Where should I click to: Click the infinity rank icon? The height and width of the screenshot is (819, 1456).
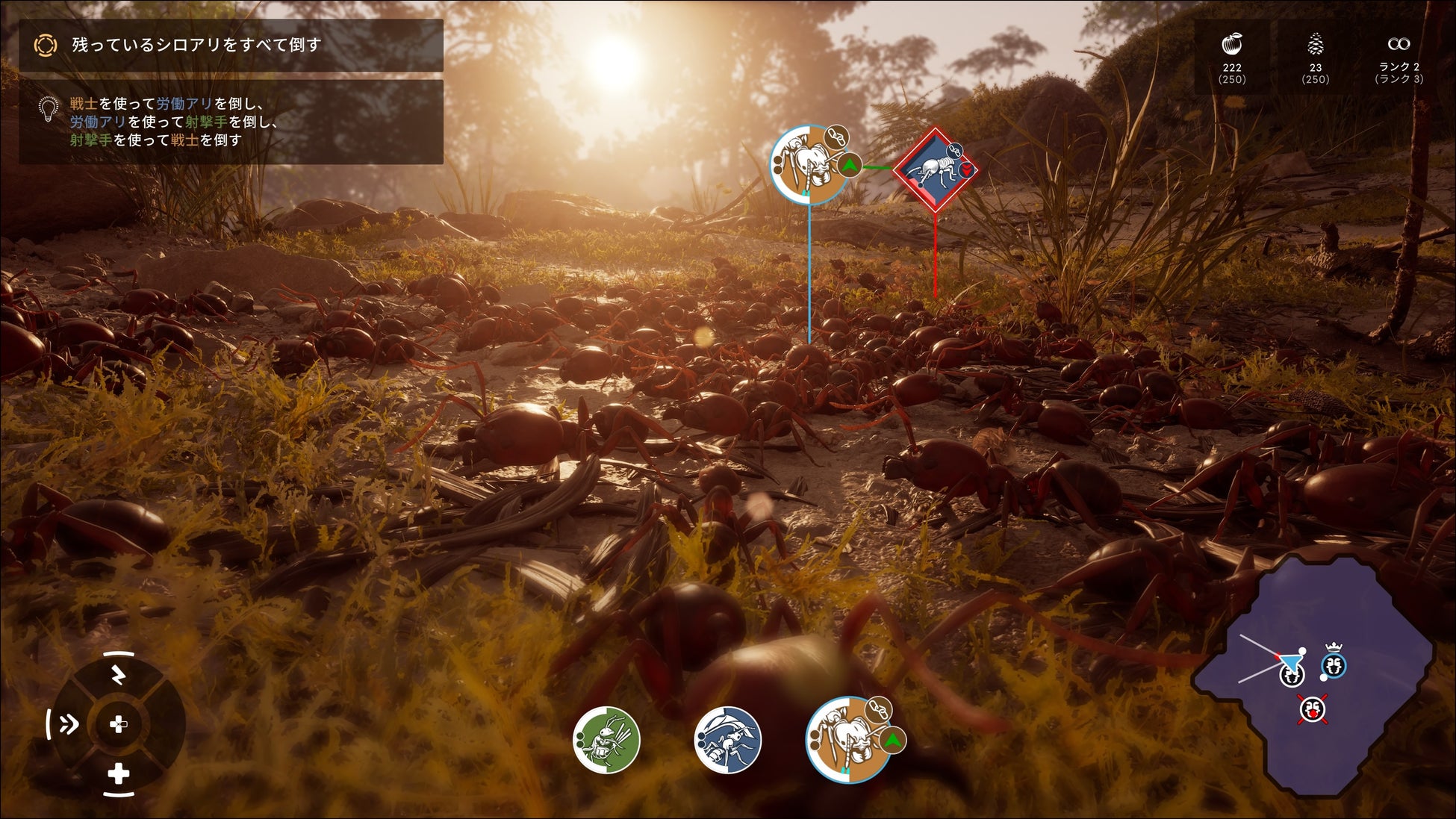pyautogui.click(x=1399, y=44)
